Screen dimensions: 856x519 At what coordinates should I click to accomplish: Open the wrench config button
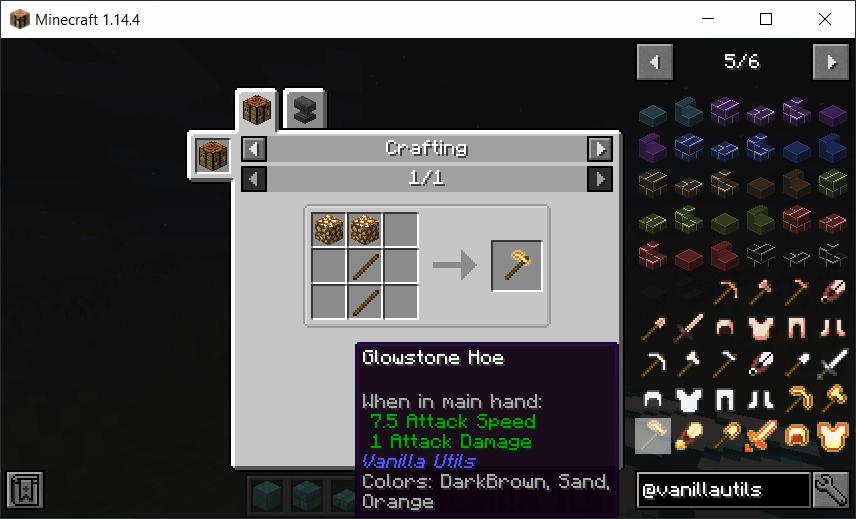click(831, 490)
